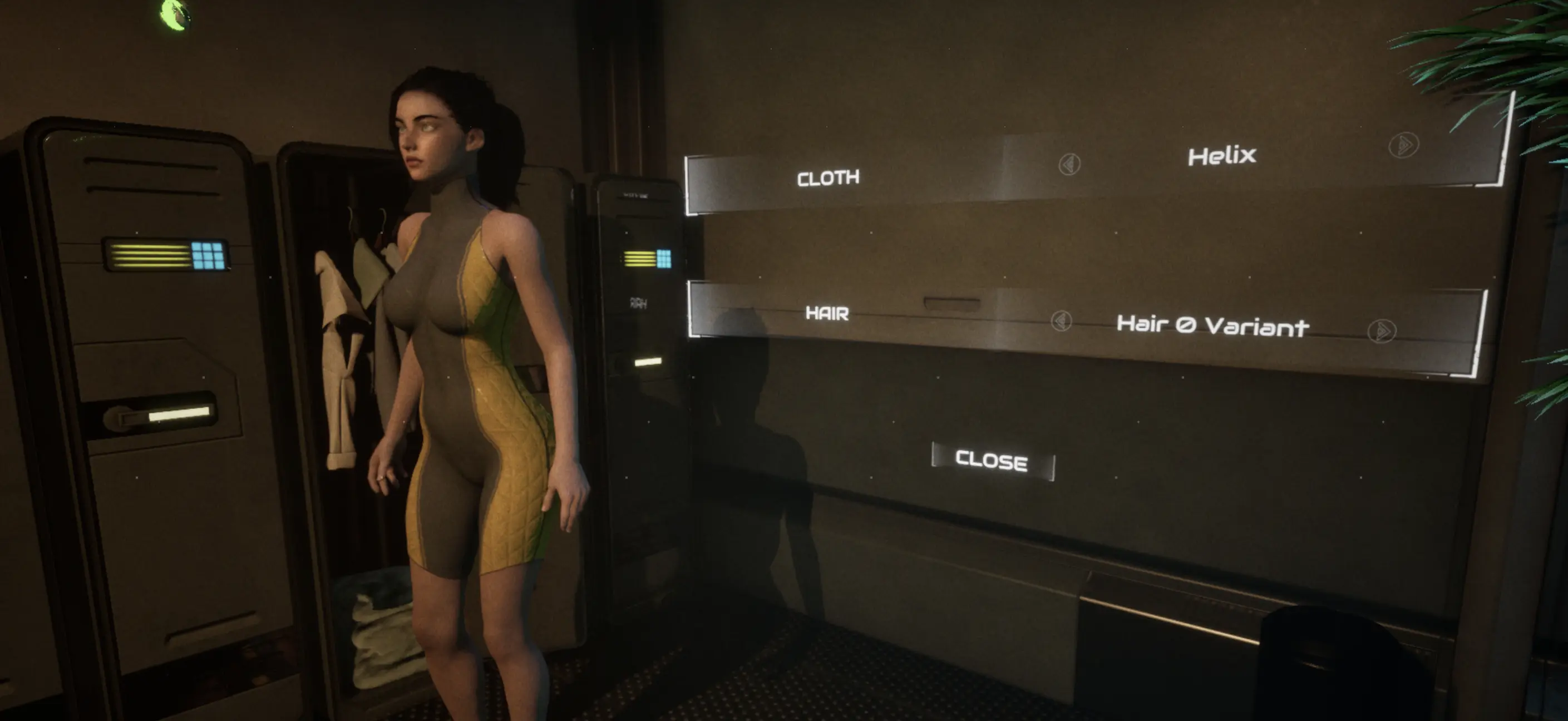Screen dimensions: 1568x721
Task: Switch to the previous cloth option
Action: pos(1069,164)
